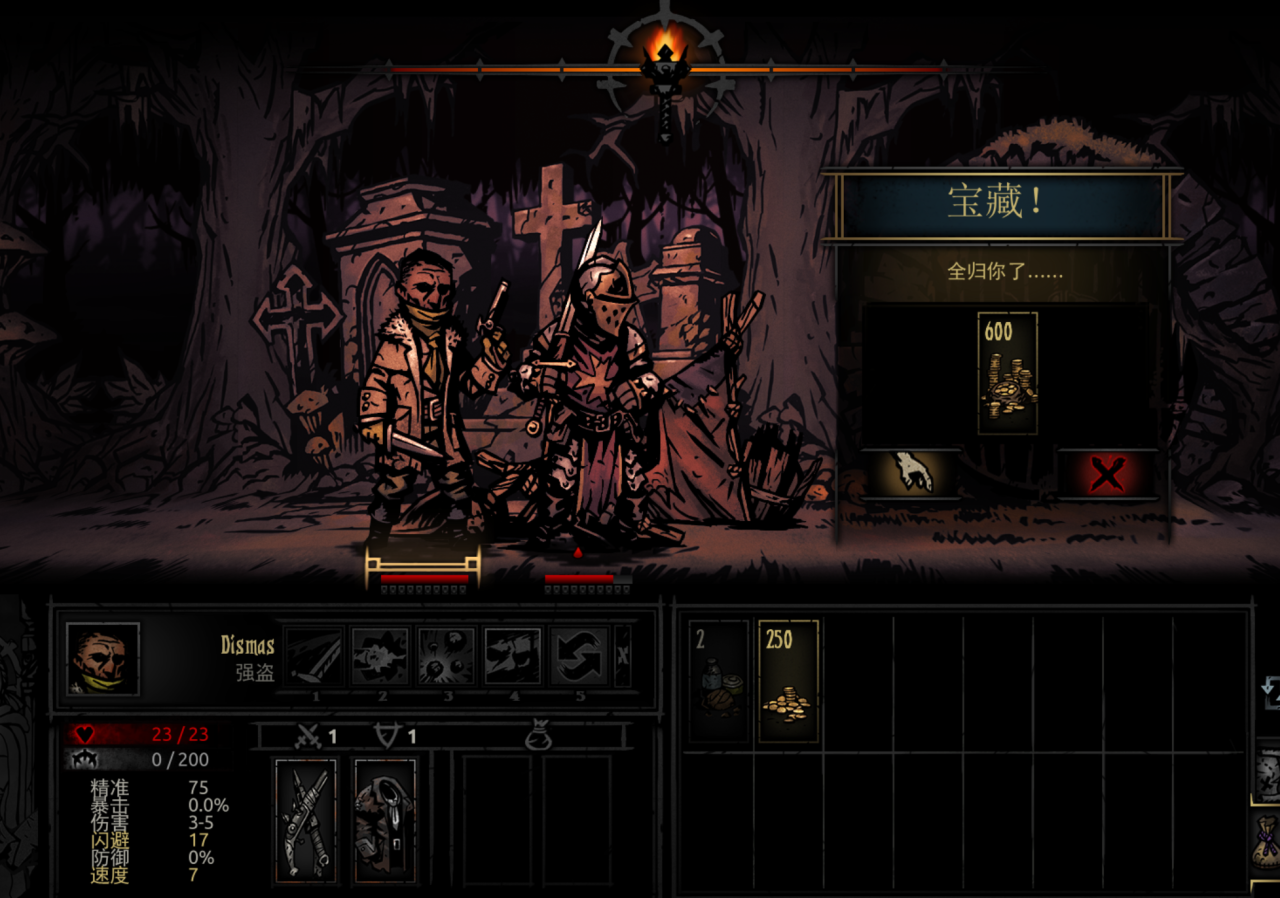Image resolution: width=1280 pixels, height=898 pixels.
Task: Pick up the 600 gold loot item
Action: 1007,373
